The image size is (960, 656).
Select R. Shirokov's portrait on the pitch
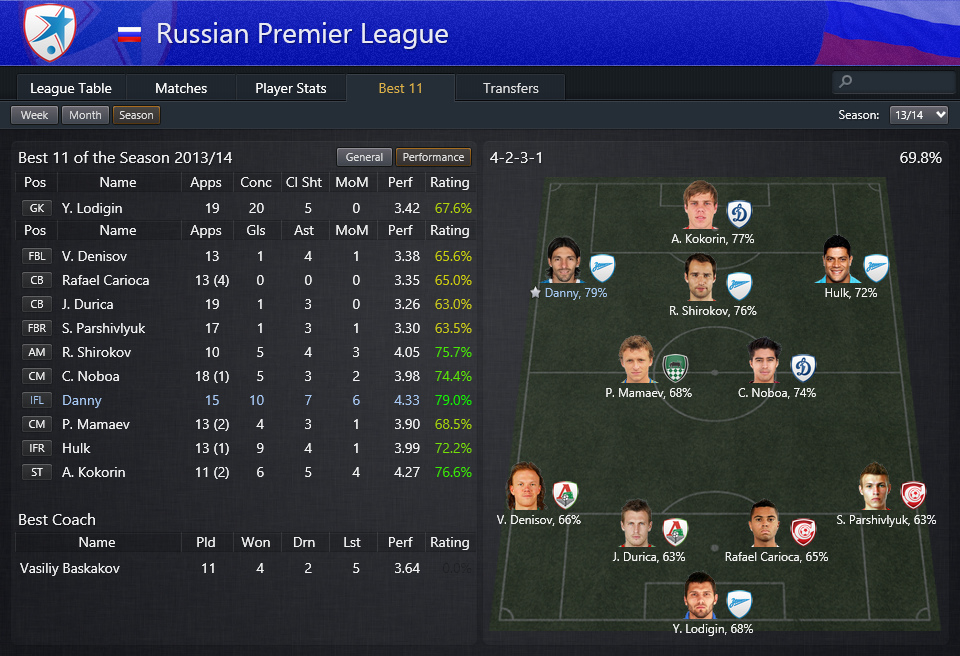700,279
